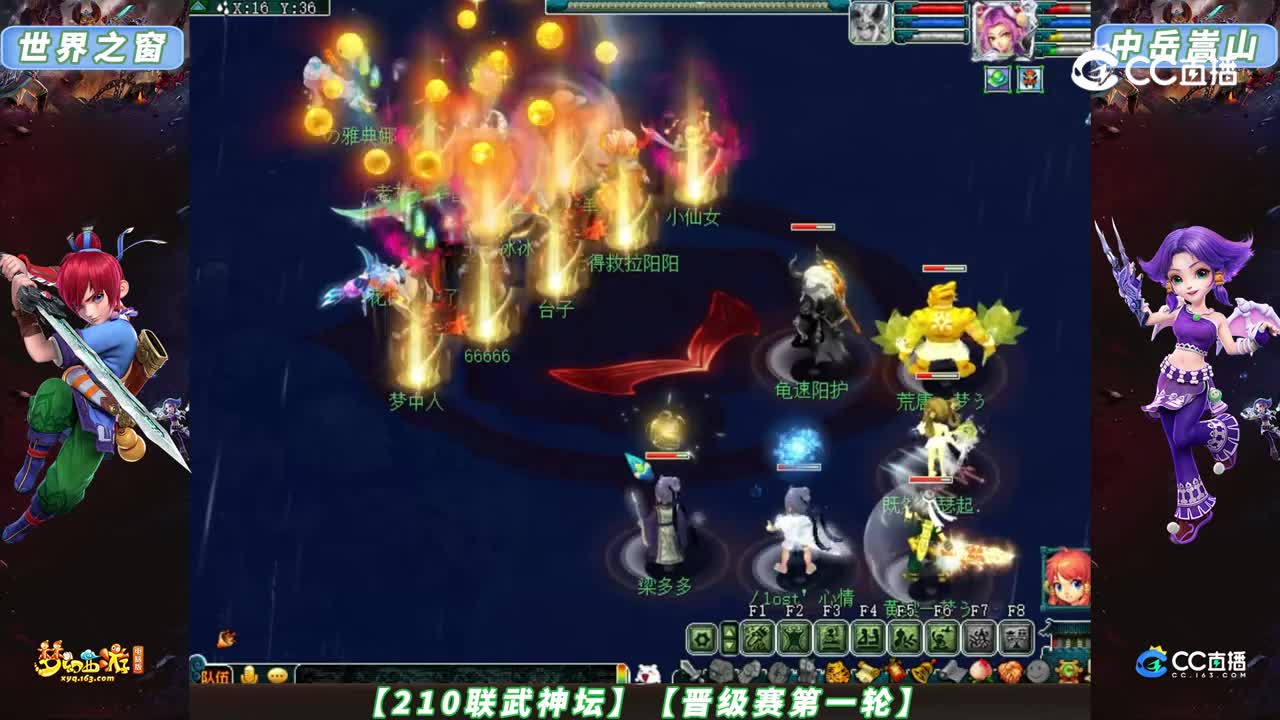Click the peach item icon near the smiley
The height and width of the screenshot is (720, 1280).
click(x=982, y=670)
